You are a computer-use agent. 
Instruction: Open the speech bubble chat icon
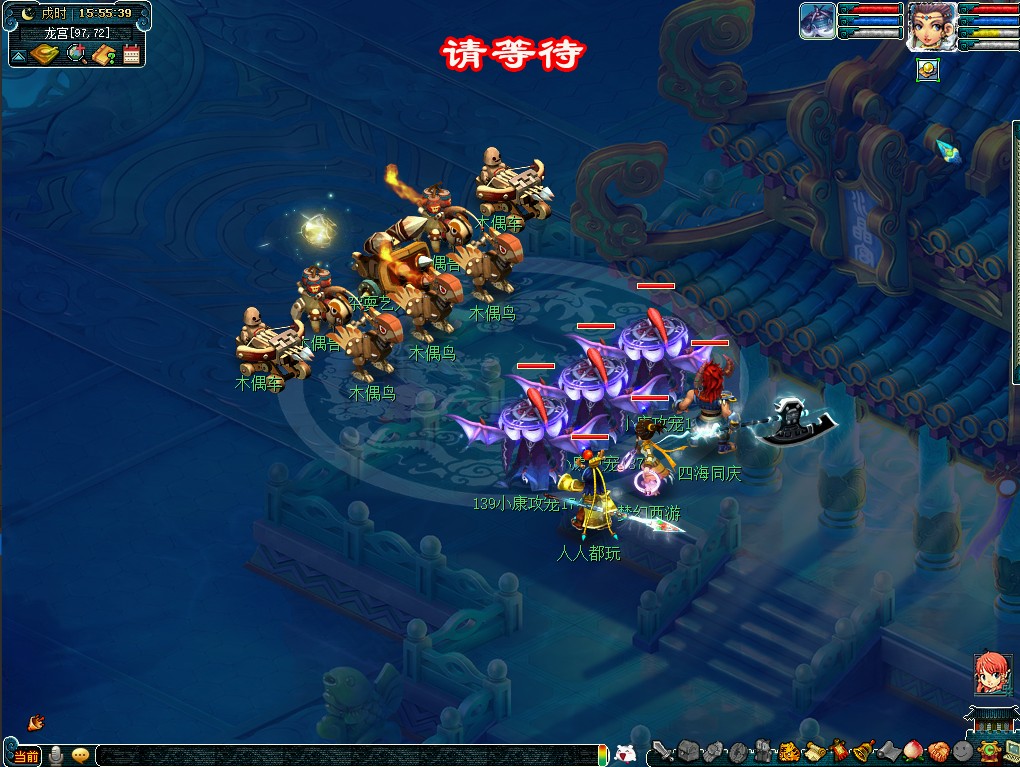coord(80,756)
